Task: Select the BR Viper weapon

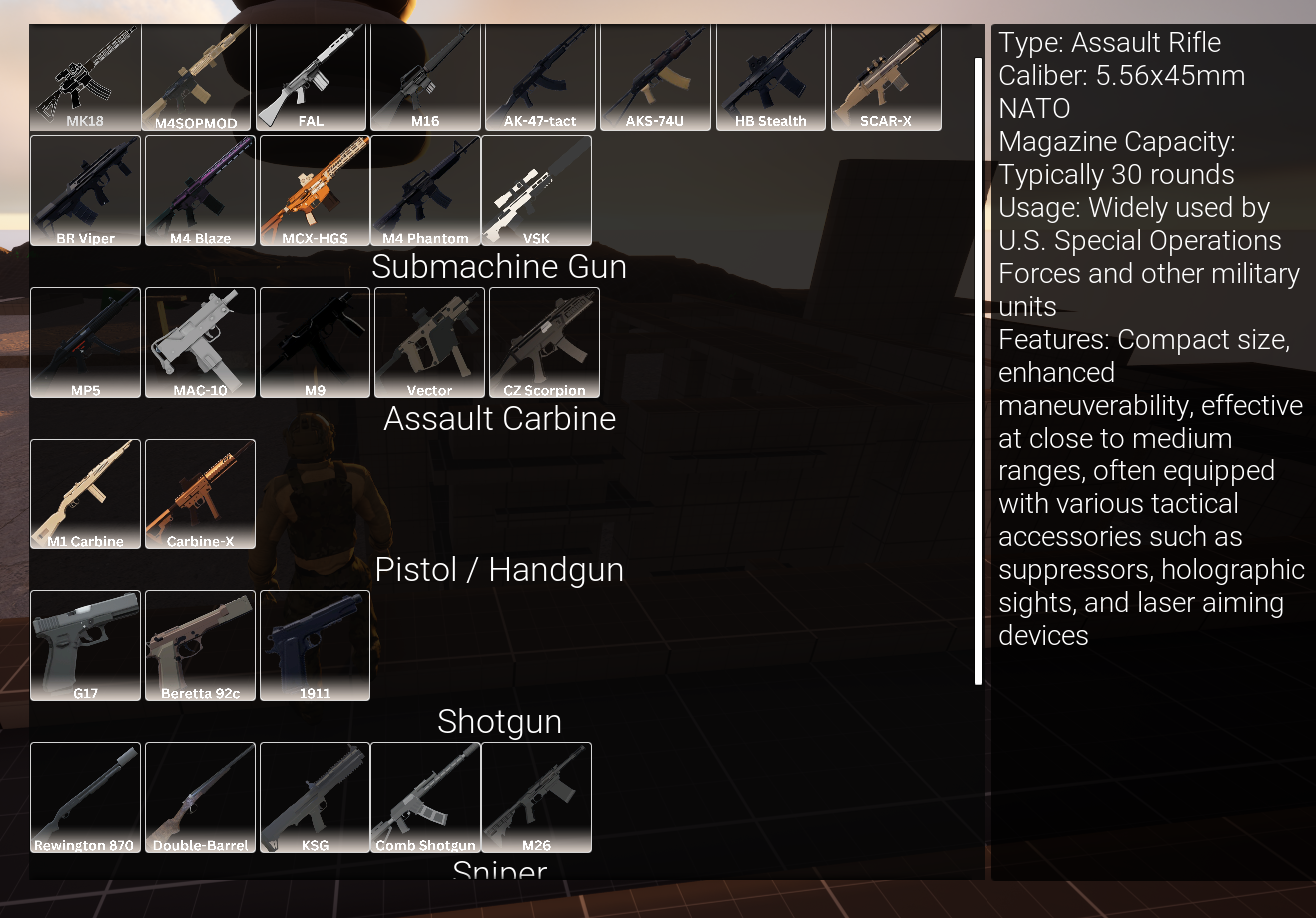Action: [85, 190]
